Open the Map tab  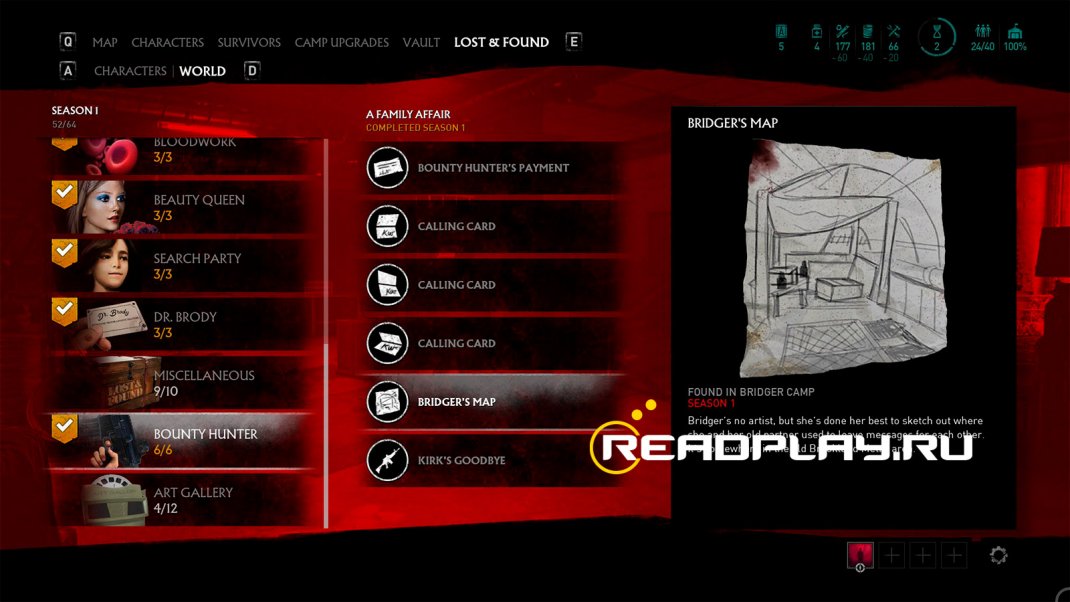click(104, 43)
